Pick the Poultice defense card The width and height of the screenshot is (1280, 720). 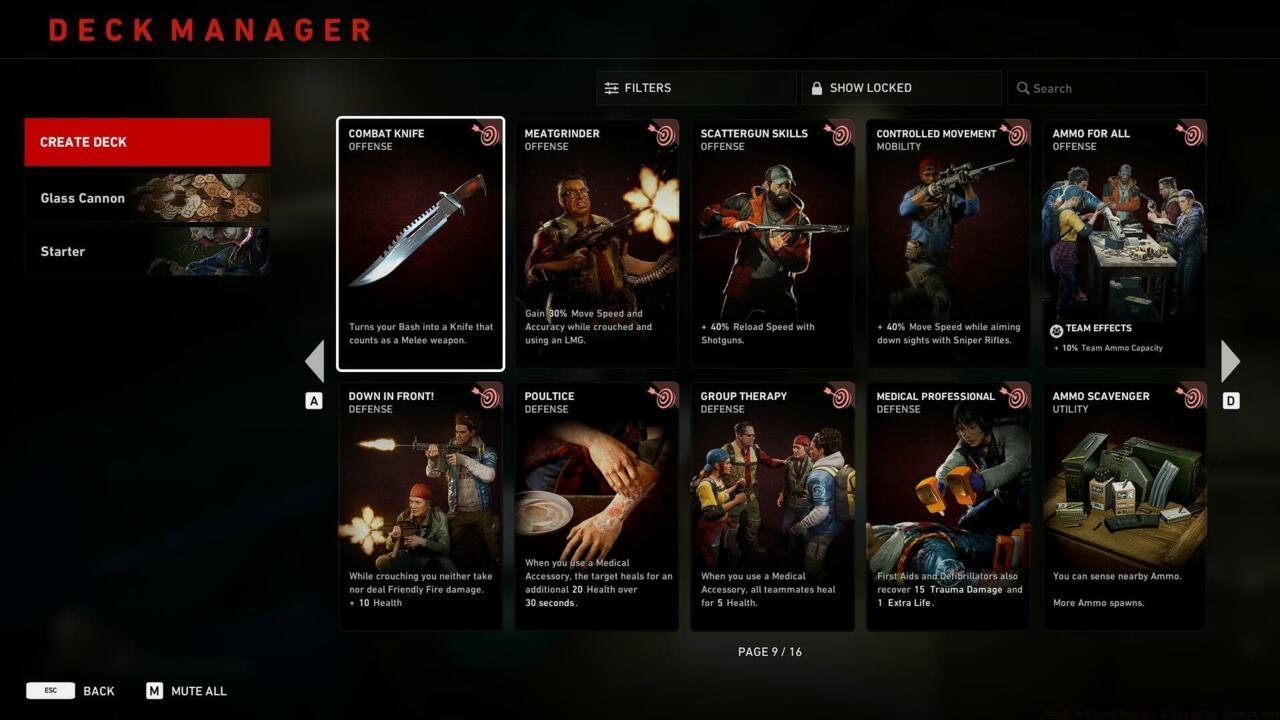tap(596, 506)
